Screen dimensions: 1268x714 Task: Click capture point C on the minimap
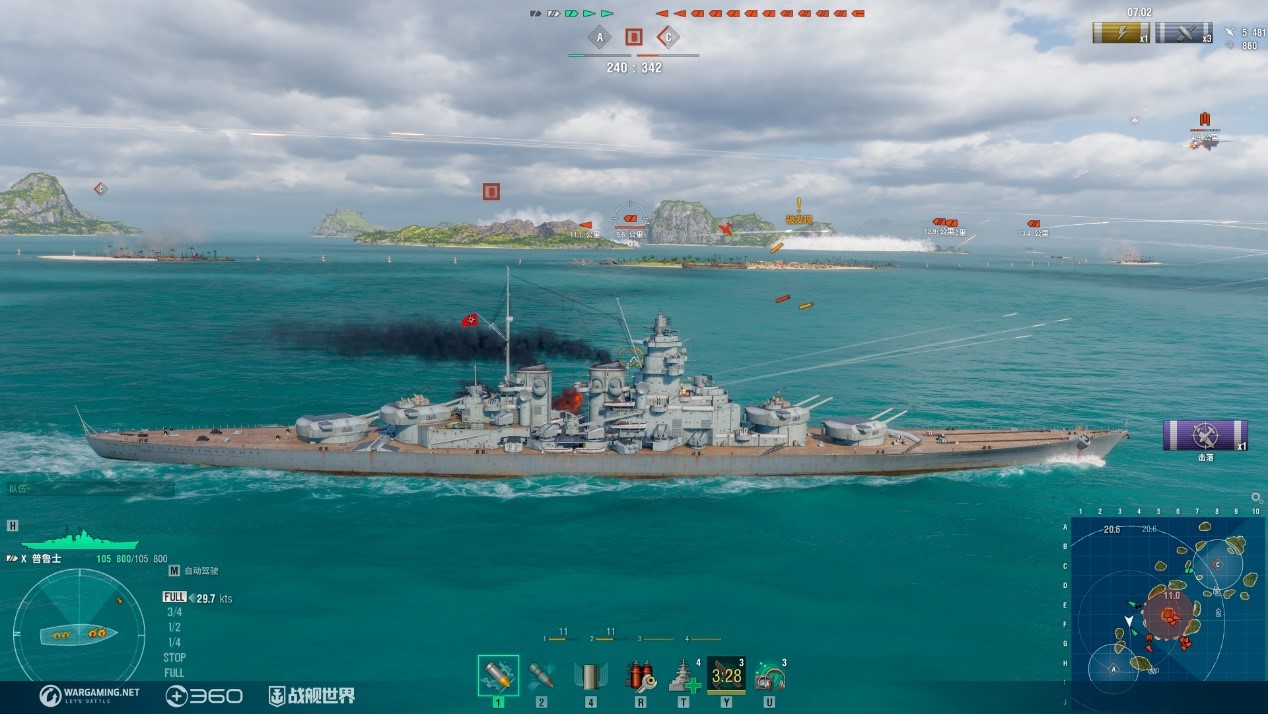tap(1217, 564)
